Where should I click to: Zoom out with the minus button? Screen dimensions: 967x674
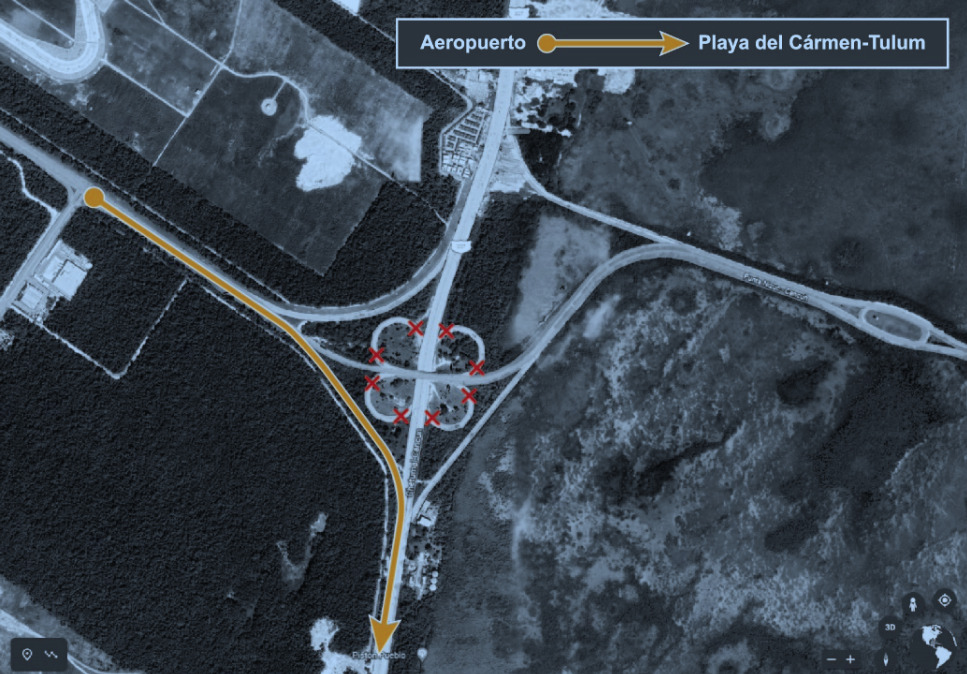click(x=831, y=659)
